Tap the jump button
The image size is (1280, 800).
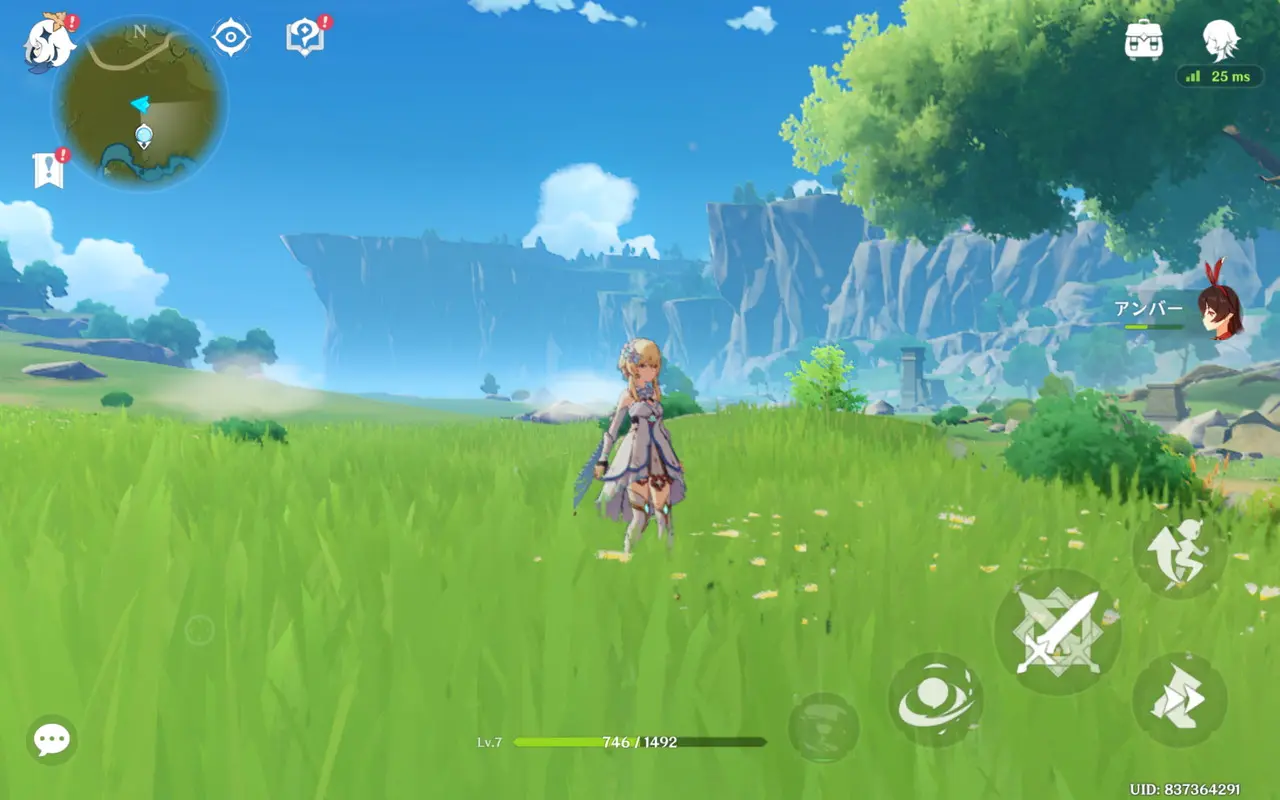pos(1179,553)
